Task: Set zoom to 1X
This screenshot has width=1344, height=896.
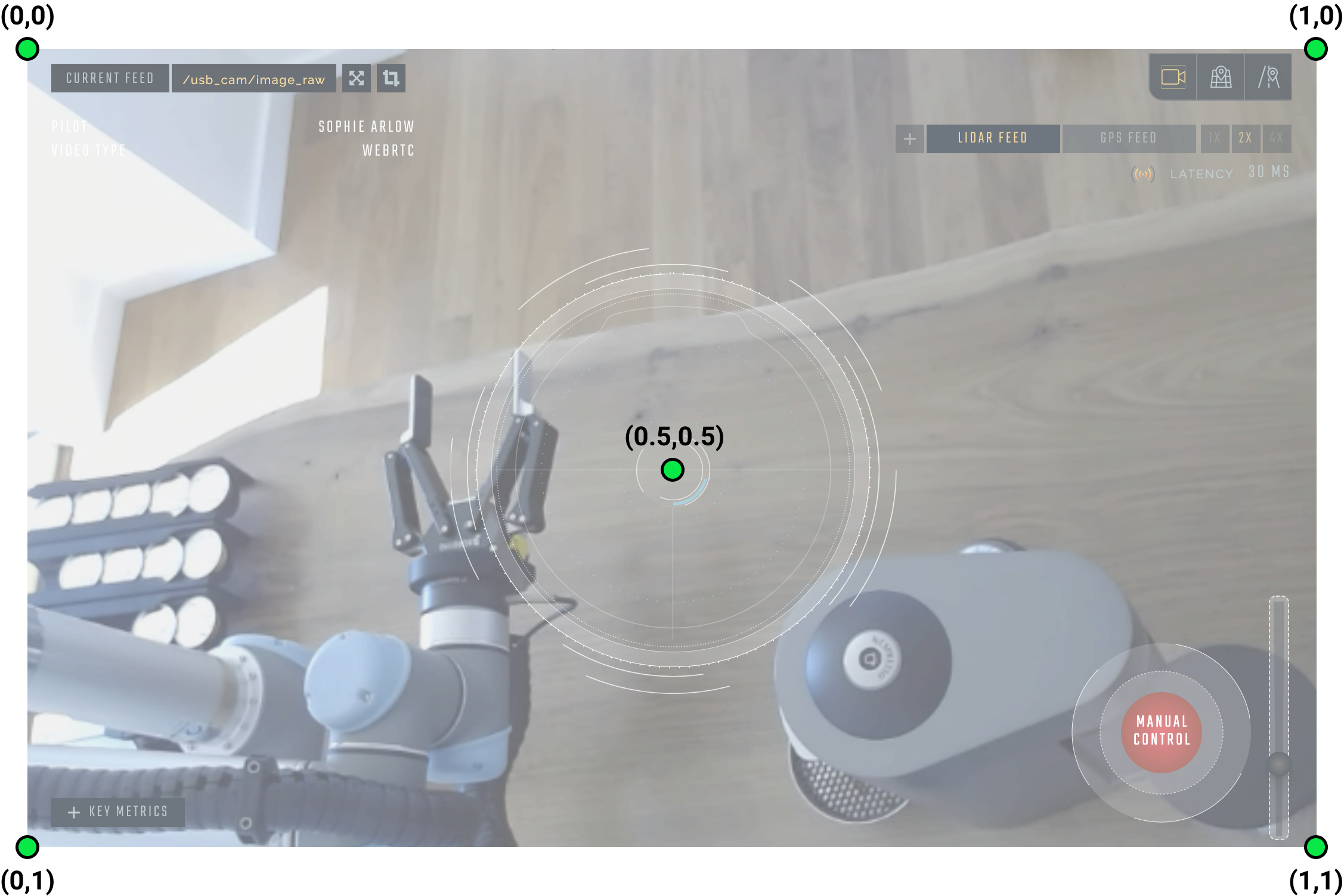Action: 1215,138
